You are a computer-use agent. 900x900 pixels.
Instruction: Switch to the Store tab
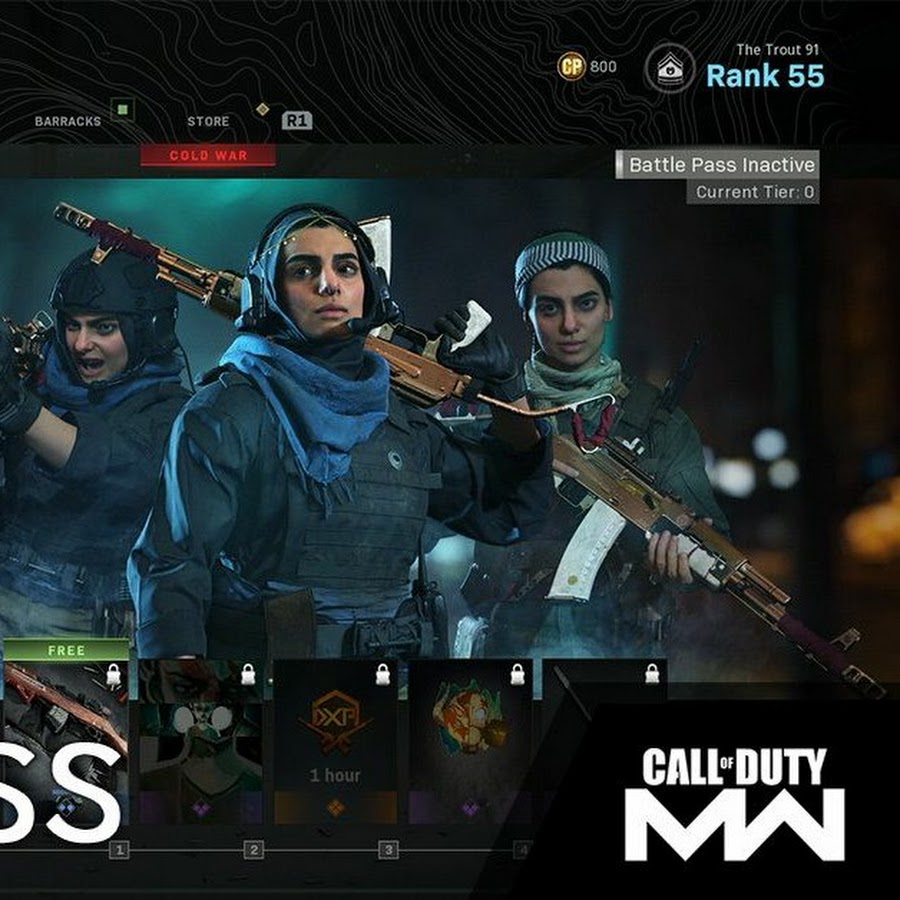(x=208, y=121)
